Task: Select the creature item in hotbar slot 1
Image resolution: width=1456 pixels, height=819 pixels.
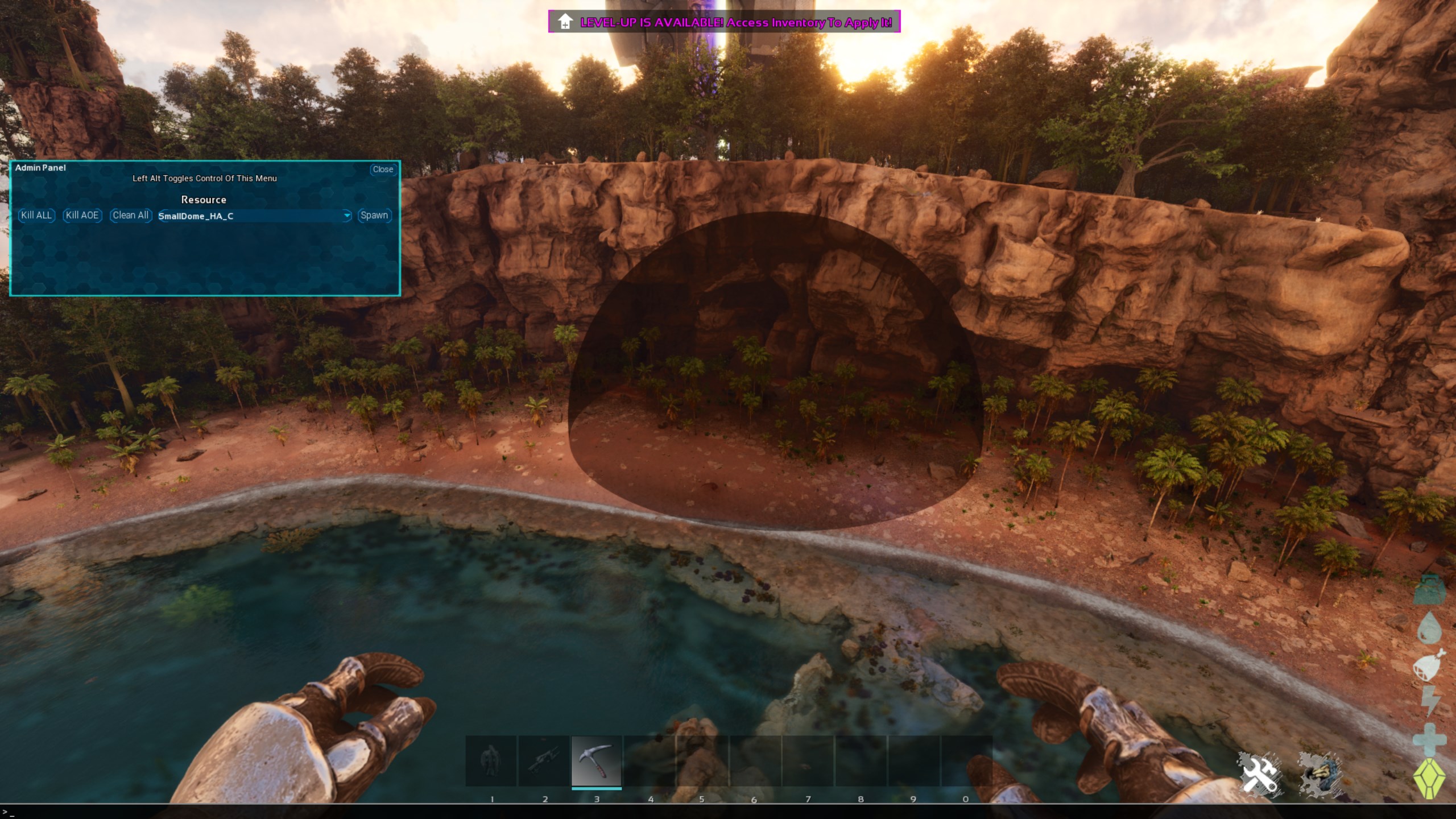Action: [x=491, y=761]
